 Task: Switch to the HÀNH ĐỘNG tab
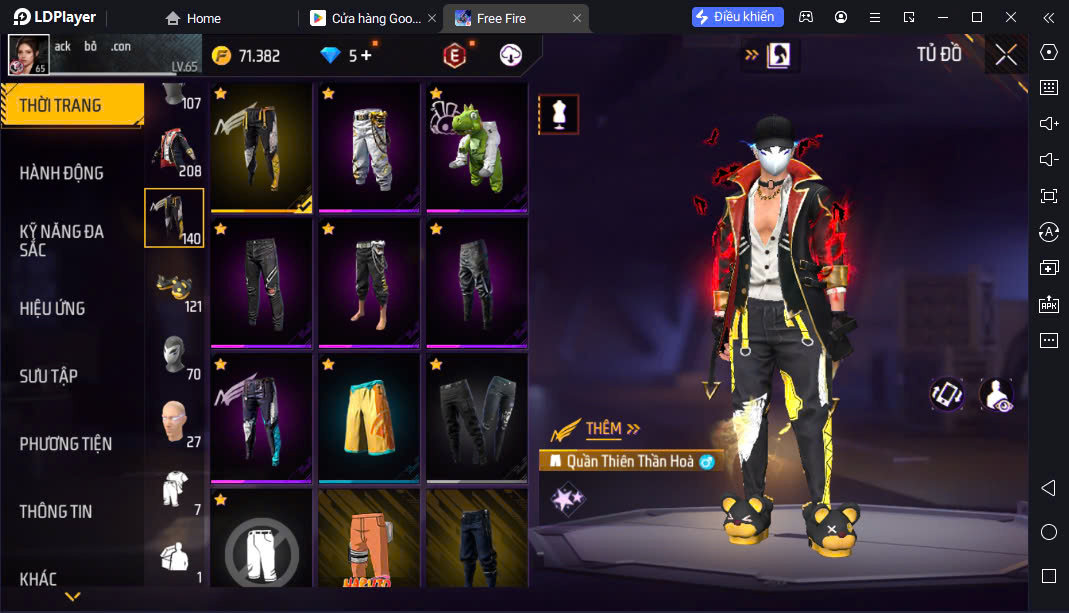(62, 173)
